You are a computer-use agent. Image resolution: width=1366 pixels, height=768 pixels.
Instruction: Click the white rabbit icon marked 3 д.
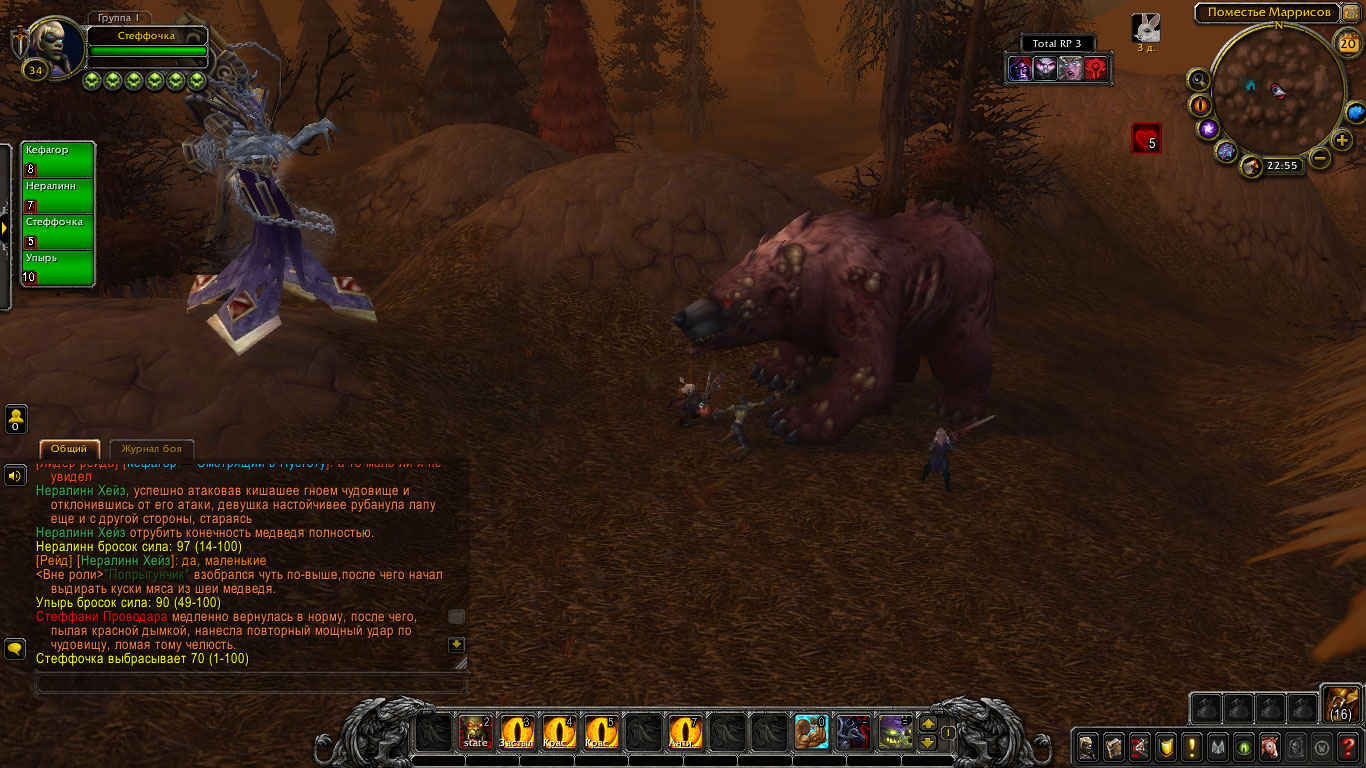pyautogui.click(x=1146, y=28)
